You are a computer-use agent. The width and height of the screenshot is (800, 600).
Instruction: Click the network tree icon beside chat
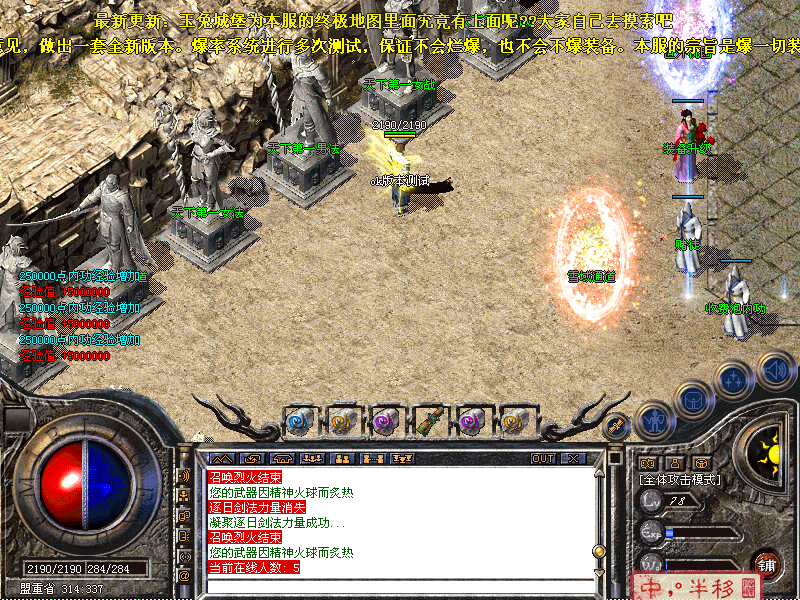[x=184, y=495]
